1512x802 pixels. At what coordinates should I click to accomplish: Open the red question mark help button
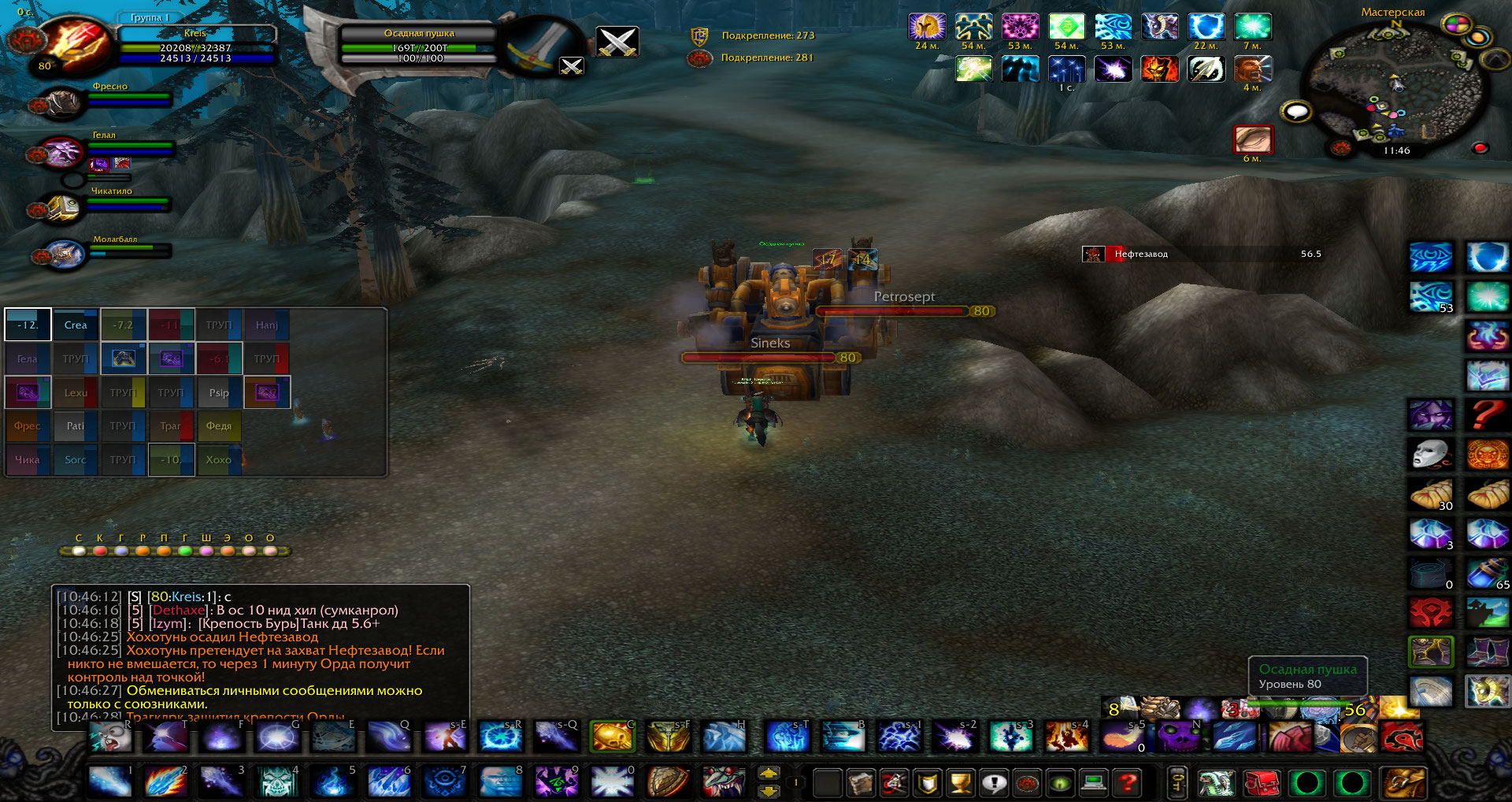coord(1128,782)
